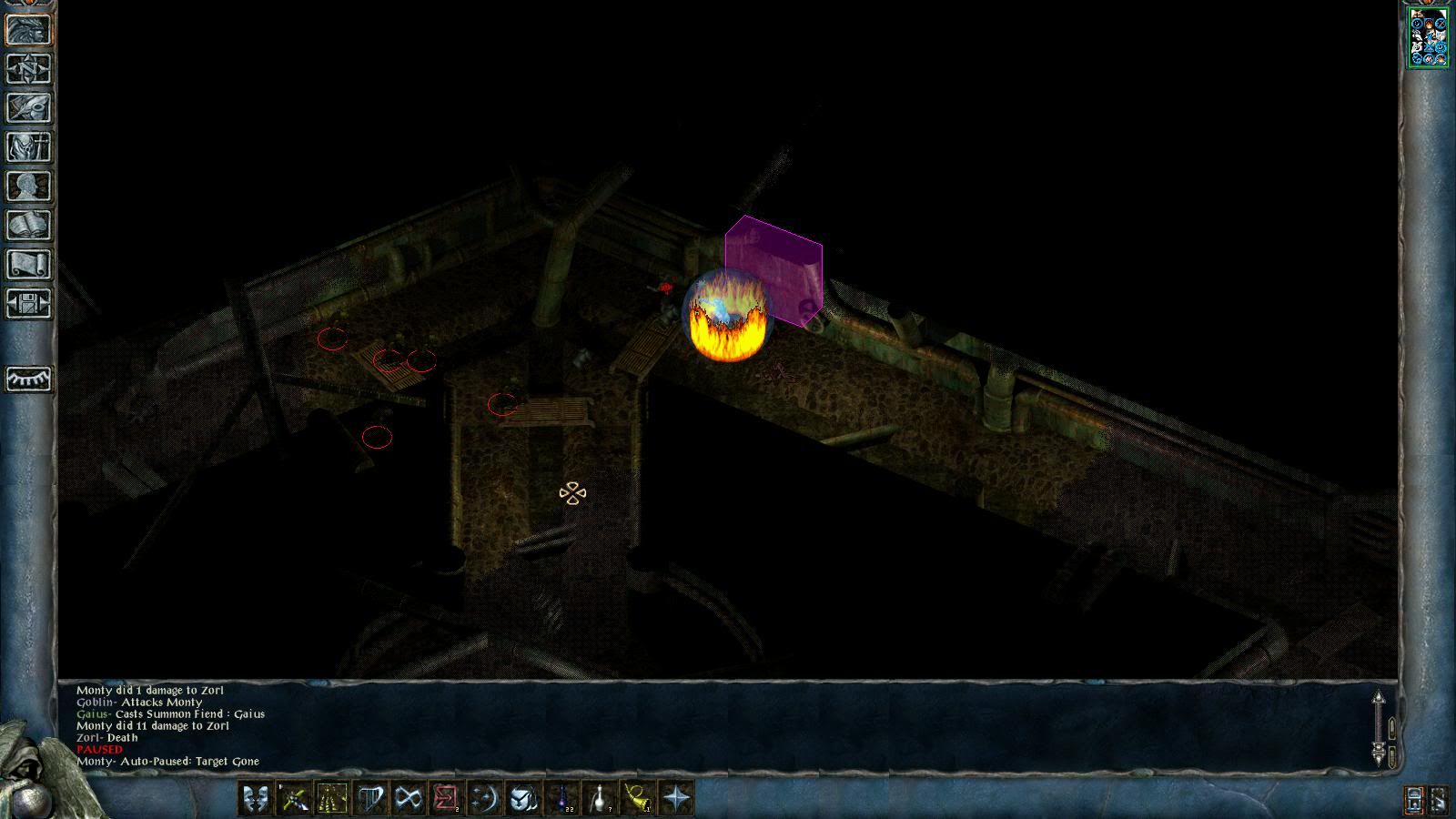Image resolution: width=1456 pixels, height=819 pixels.
Task: Click the head silhouette sidebar button
Action: [x=28, y=187]
